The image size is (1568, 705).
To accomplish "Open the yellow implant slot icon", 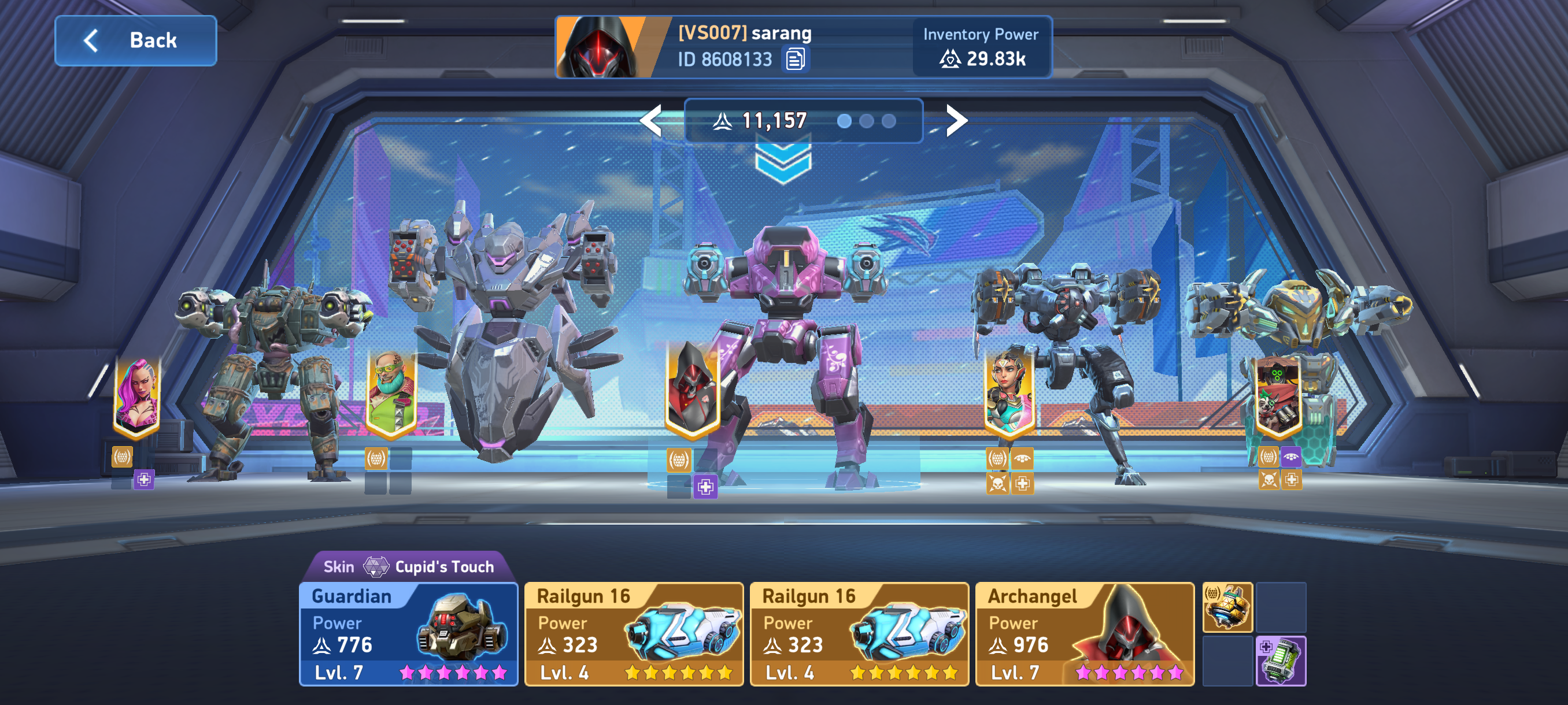I will [1227, 607].
